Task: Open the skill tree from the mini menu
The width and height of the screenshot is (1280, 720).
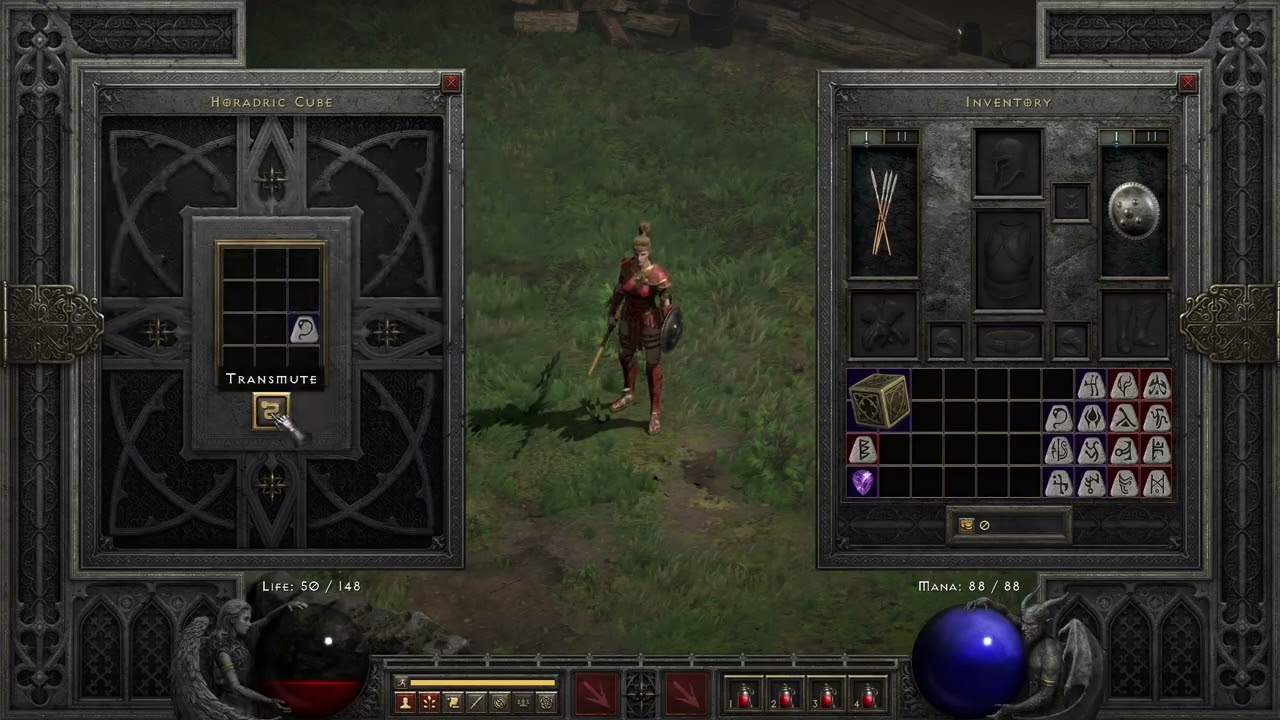Action: pos(430,702)
